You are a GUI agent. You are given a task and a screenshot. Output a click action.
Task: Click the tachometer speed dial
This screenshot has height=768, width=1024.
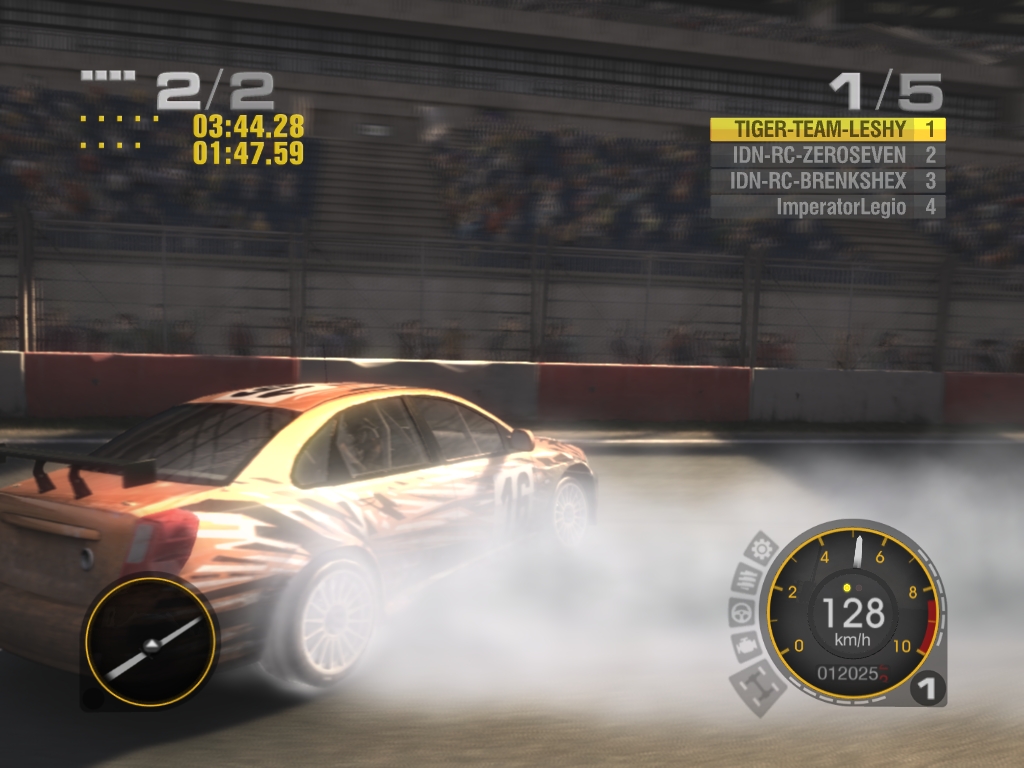click(853, 611)
